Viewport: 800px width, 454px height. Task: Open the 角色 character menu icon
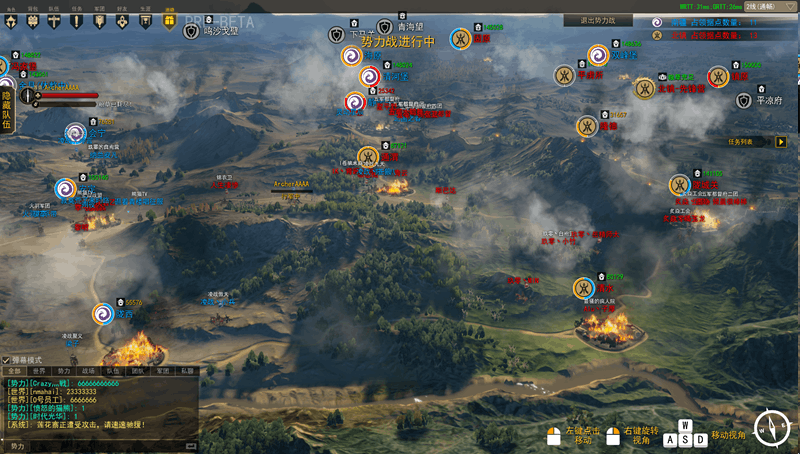pyautogui.click(x=10, y=19)
